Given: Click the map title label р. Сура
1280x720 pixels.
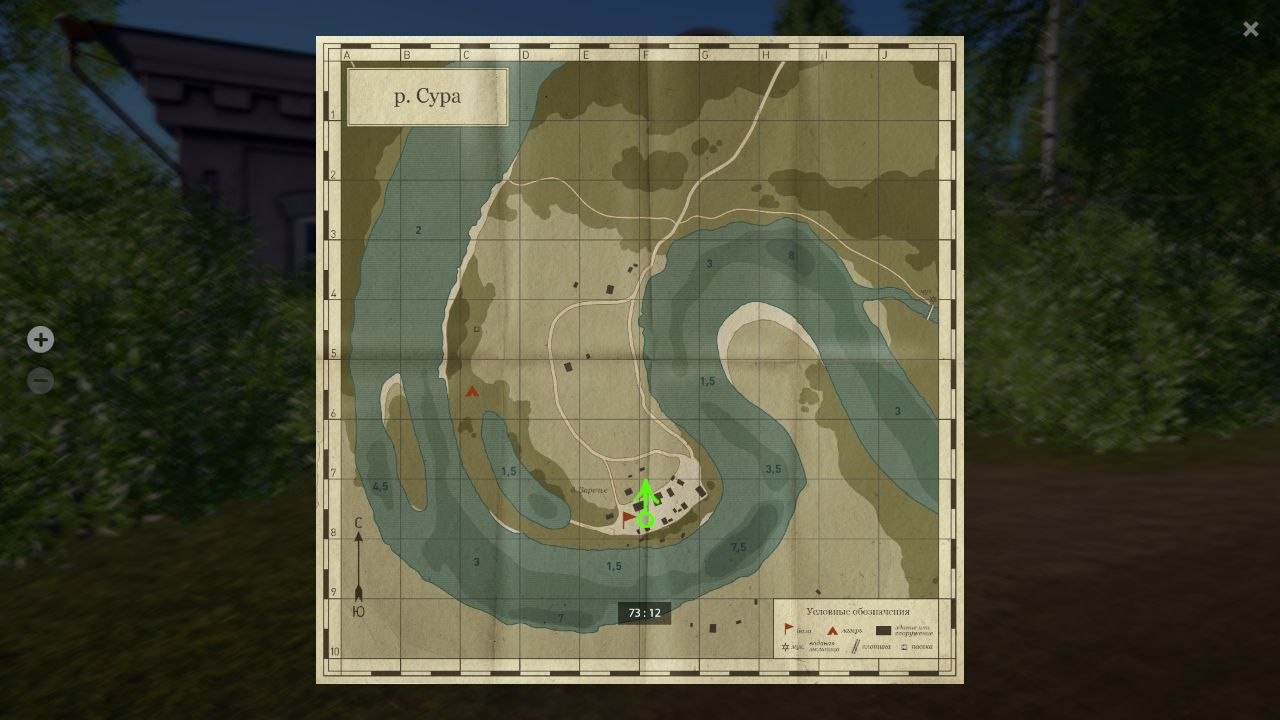Looking at the screenshot, I should [x=427, y=97].
